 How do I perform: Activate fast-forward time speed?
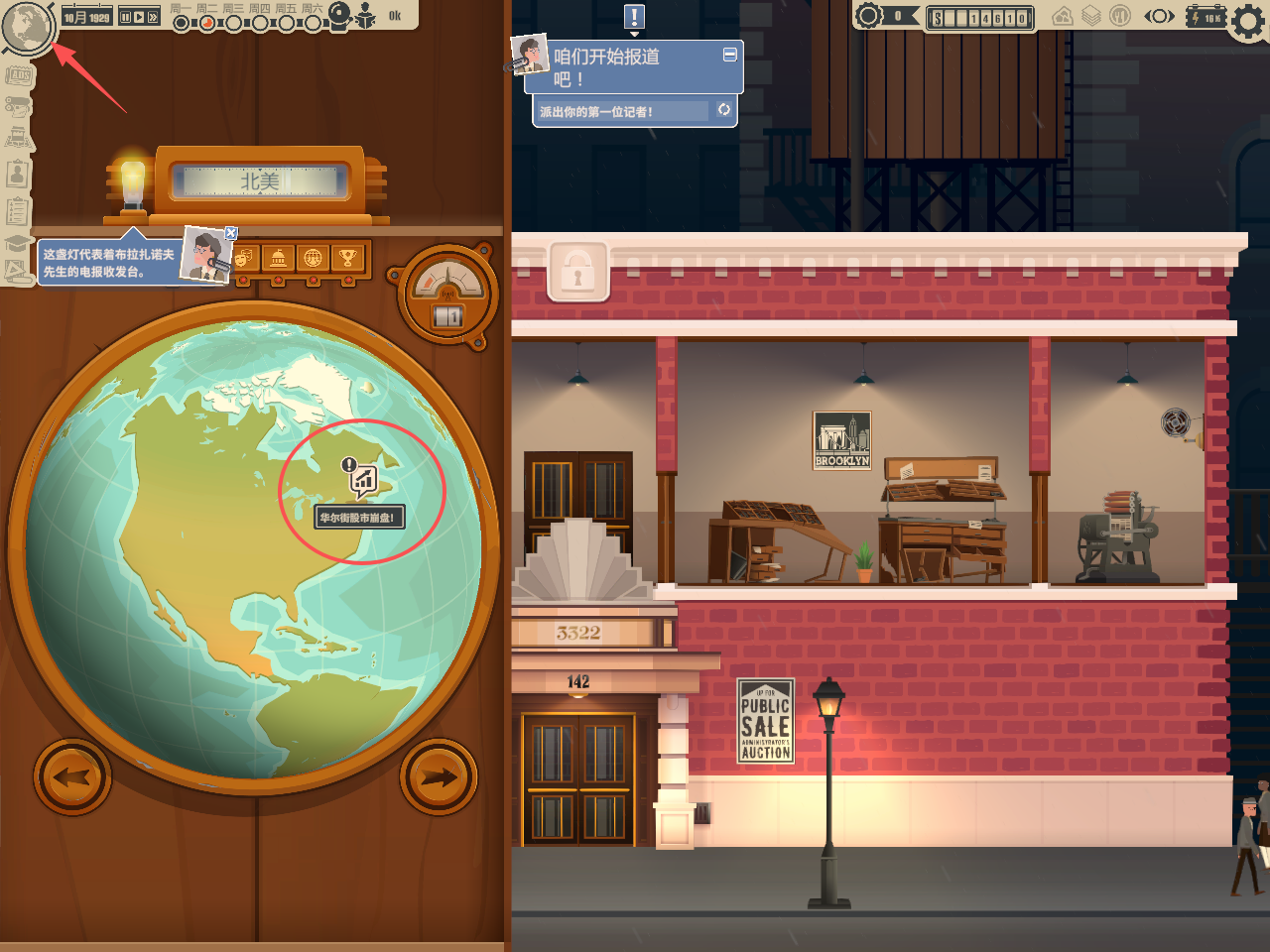(x=153, y=17)
